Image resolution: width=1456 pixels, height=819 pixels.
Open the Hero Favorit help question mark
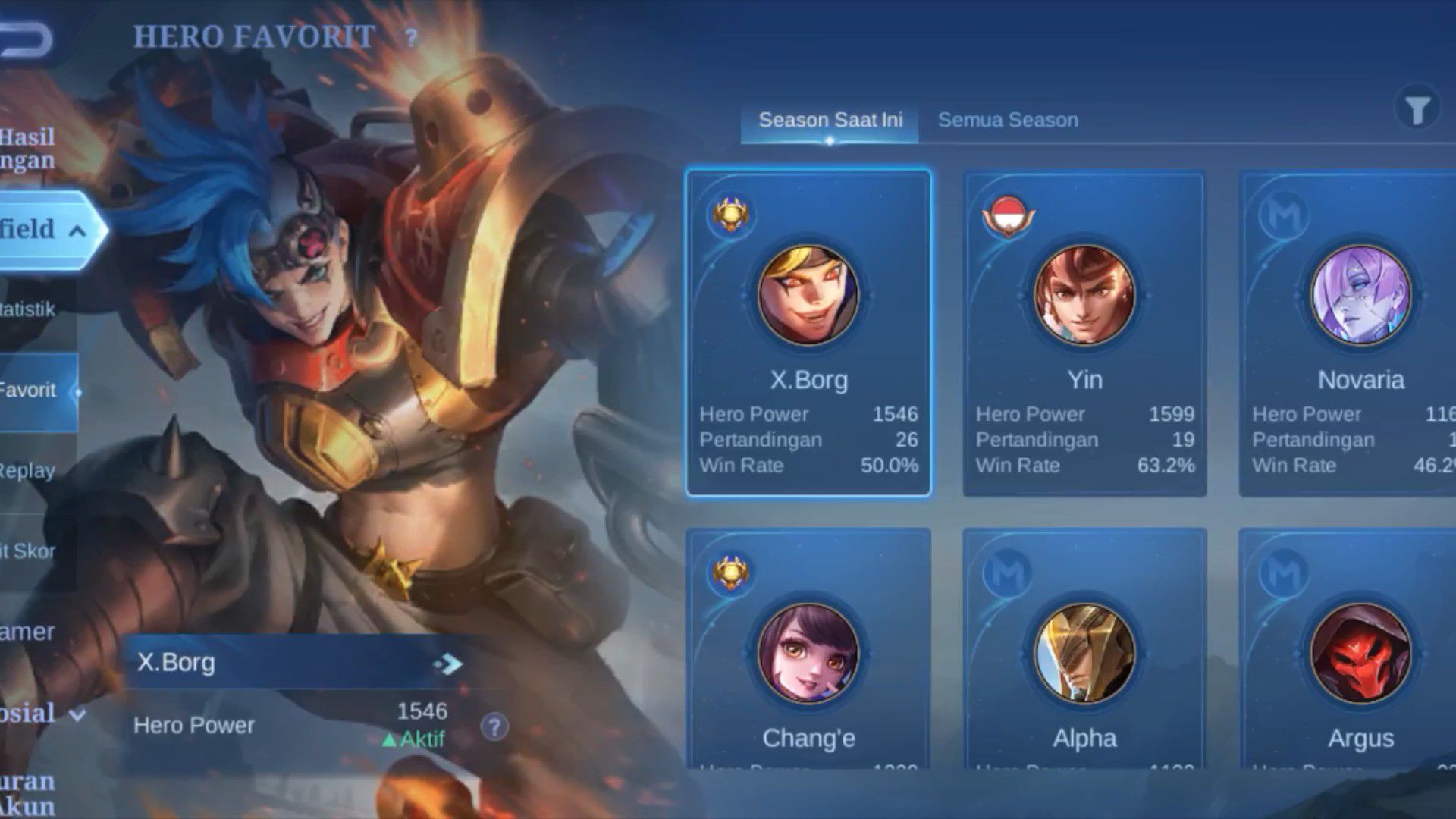(411, 38)
